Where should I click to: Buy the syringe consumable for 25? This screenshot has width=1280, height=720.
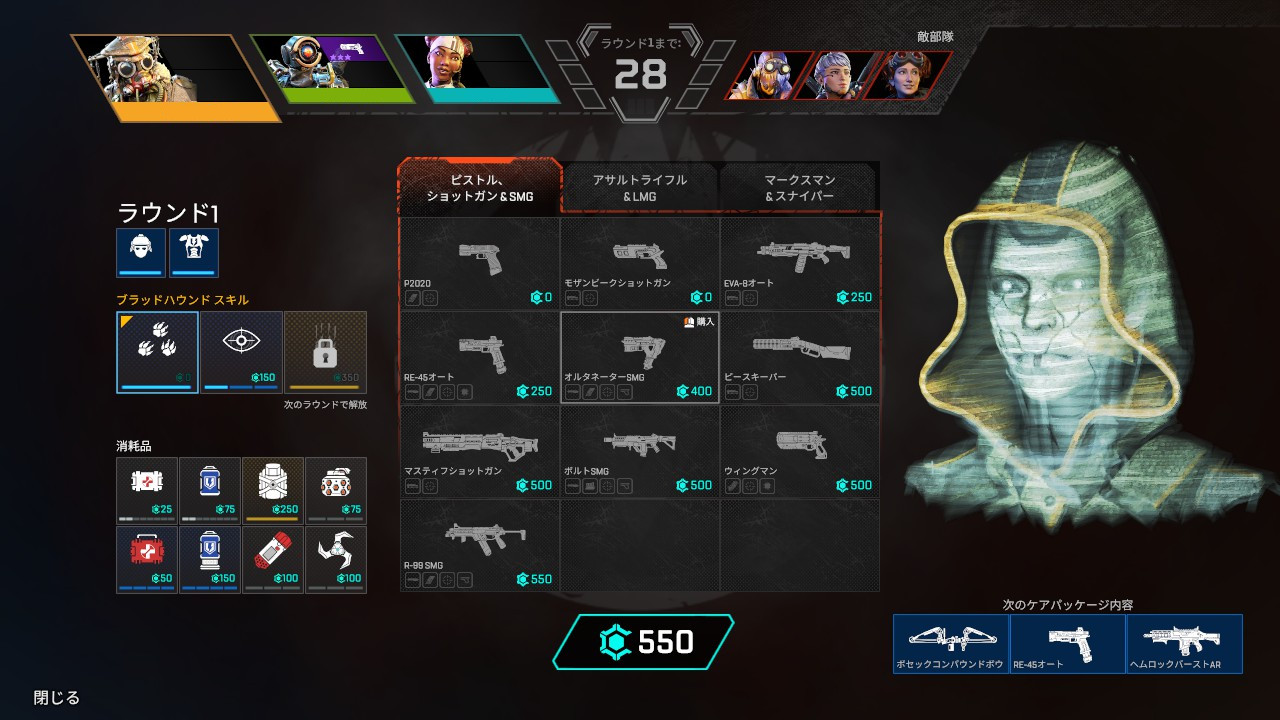point(147,490)
